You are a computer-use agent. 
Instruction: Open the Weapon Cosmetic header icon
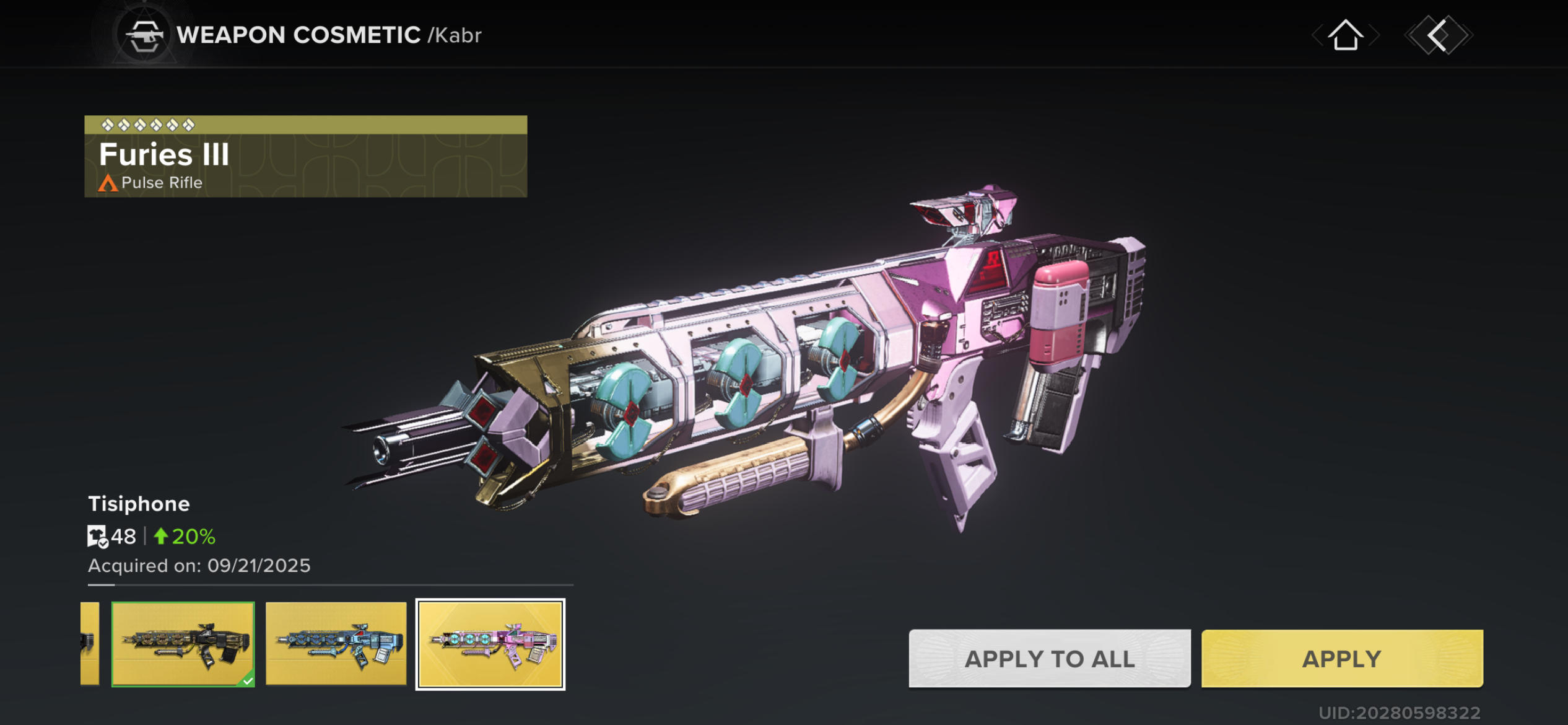click(x=144, y=35)
